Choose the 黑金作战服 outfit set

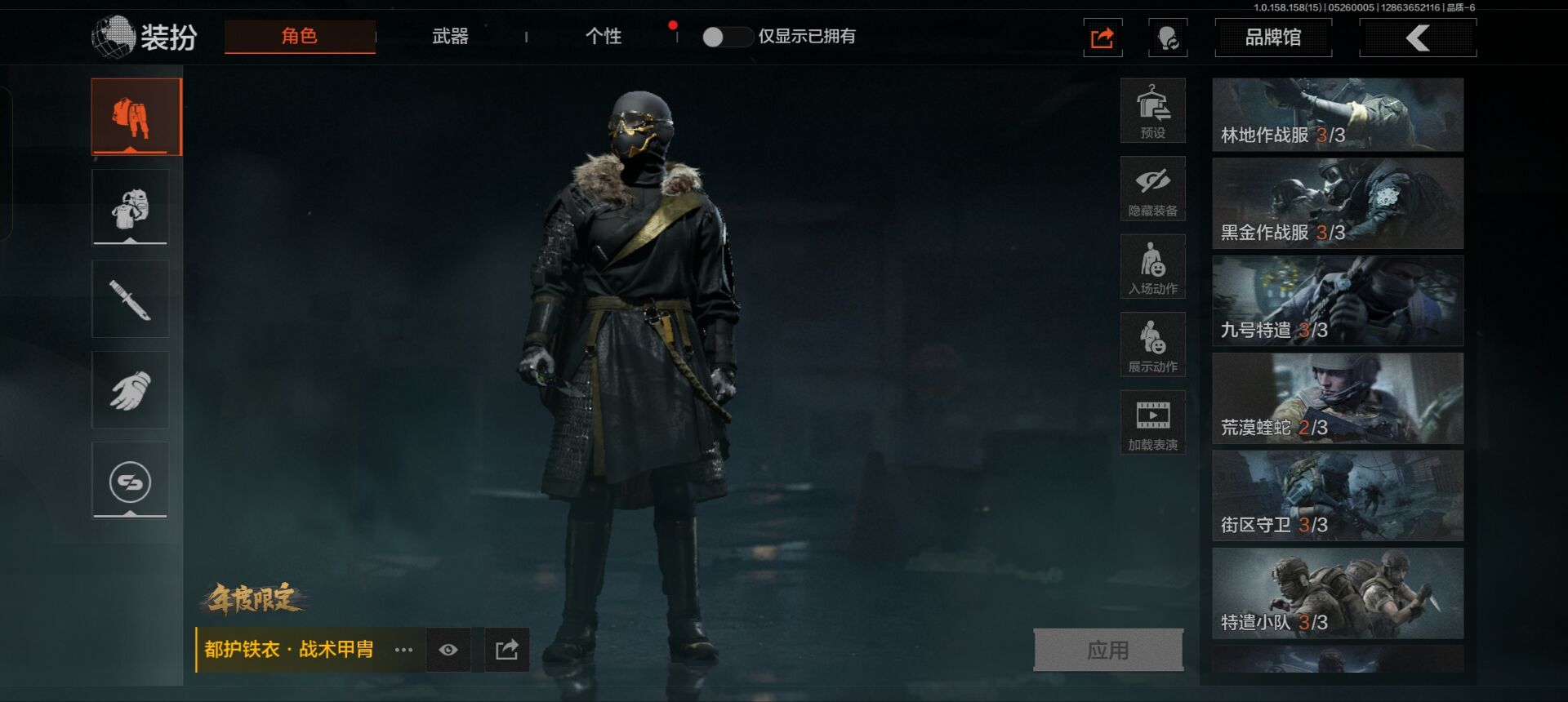click(x=1337, y=203)
